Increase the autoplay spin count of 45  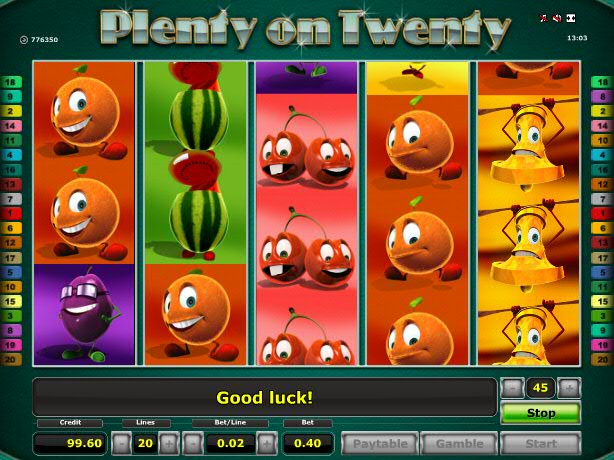click(x=569, y=388)
